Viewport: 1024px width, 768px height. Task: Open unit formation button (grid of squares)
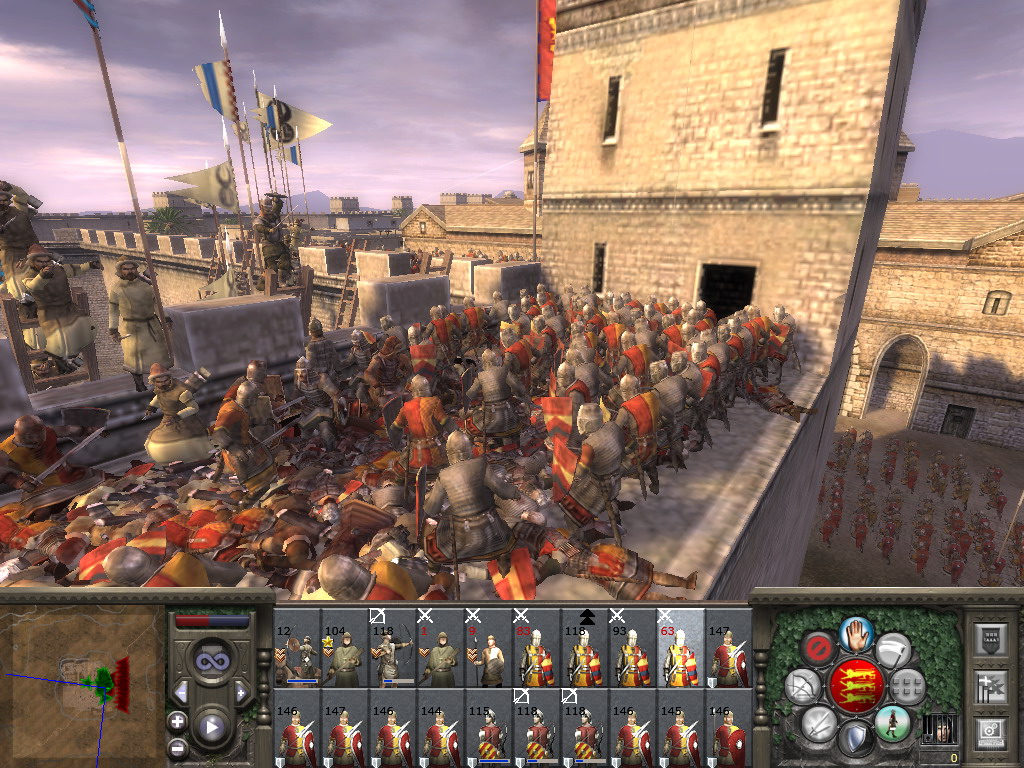[x=908, y=686]
